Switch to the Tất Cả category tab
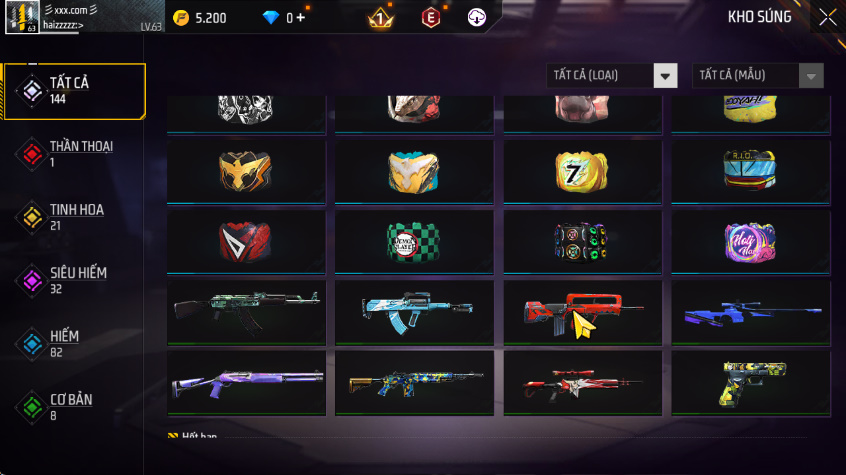This screenshot has height=475, width=846. 74,91
